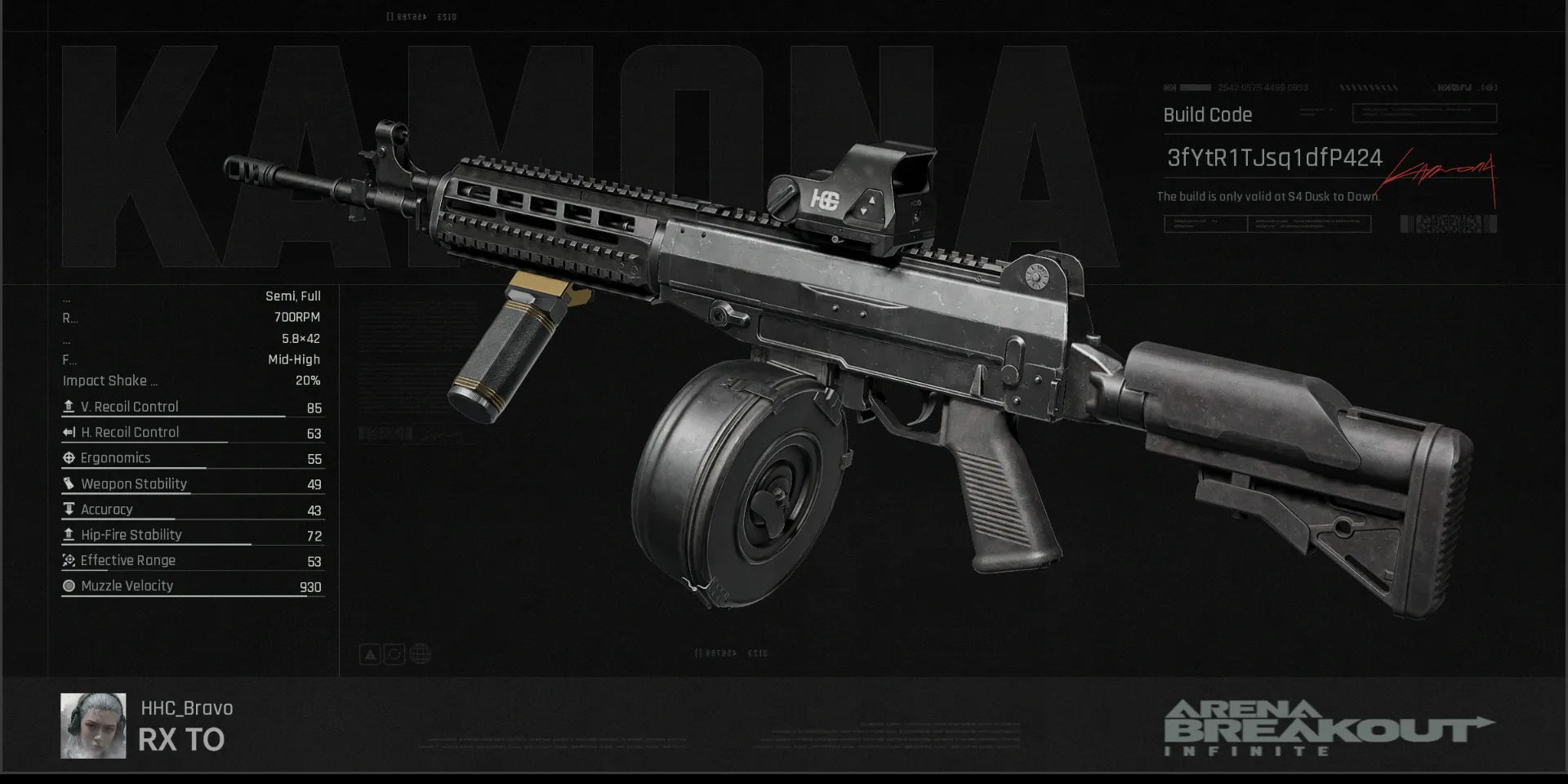This screenshot has width=1568, height=784.
Task: Click the HHC_Bravo player avatar
Action: click(x=93, y=725)
